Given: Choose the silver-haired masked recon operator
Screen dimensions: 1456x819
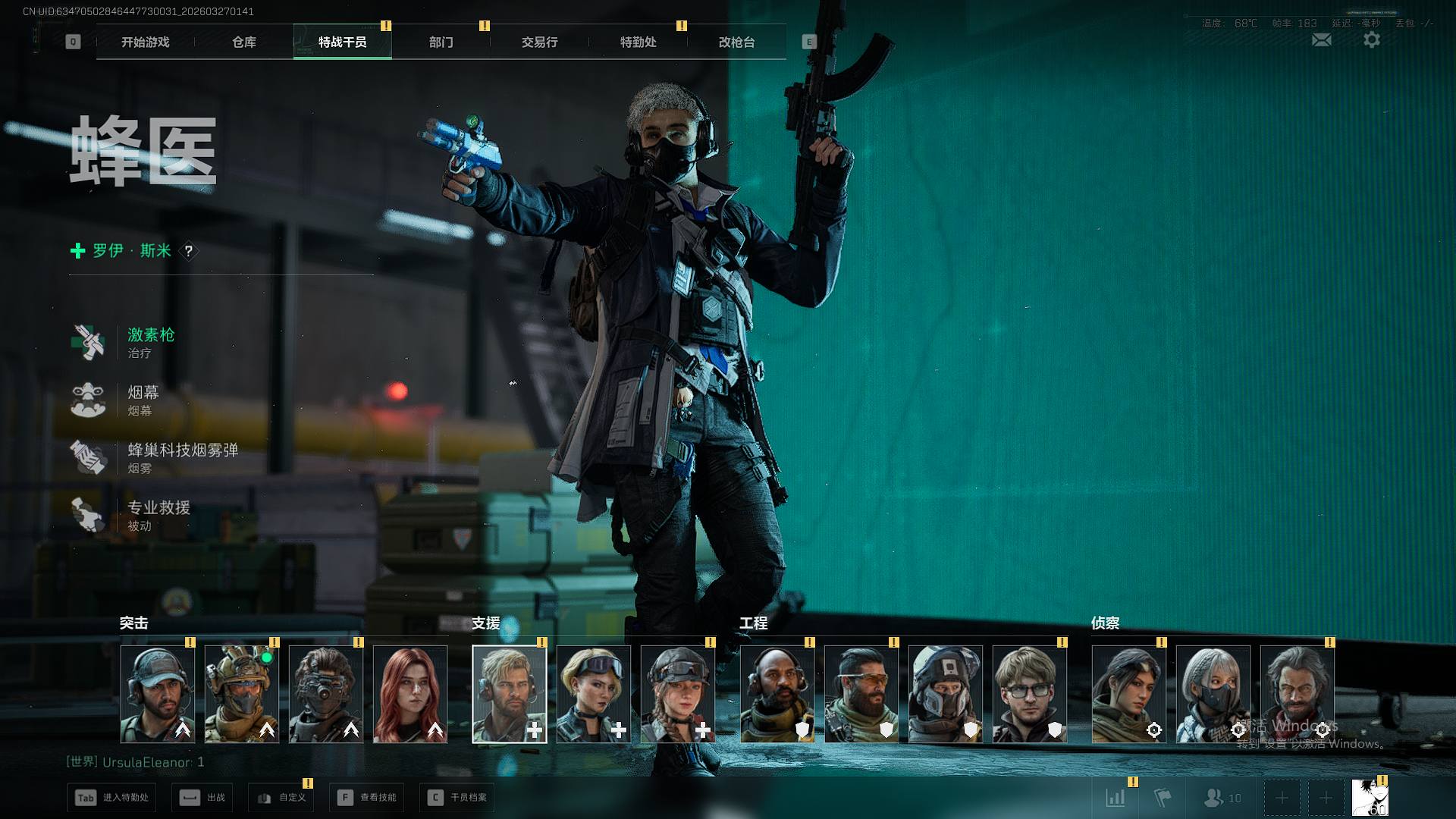Looking at the screenshot, I should coord(1213,694).
